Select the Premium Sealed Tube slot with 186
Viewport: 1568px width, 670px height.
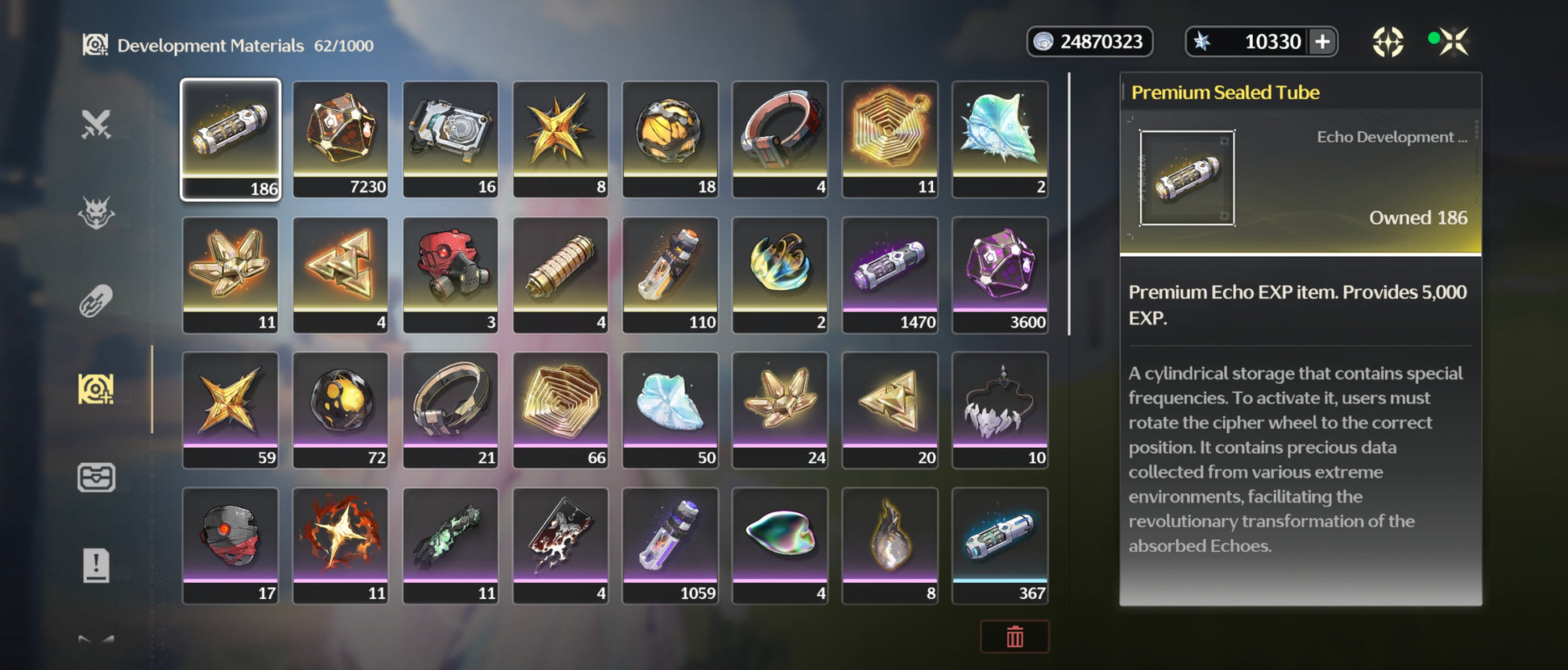(230, 139)
